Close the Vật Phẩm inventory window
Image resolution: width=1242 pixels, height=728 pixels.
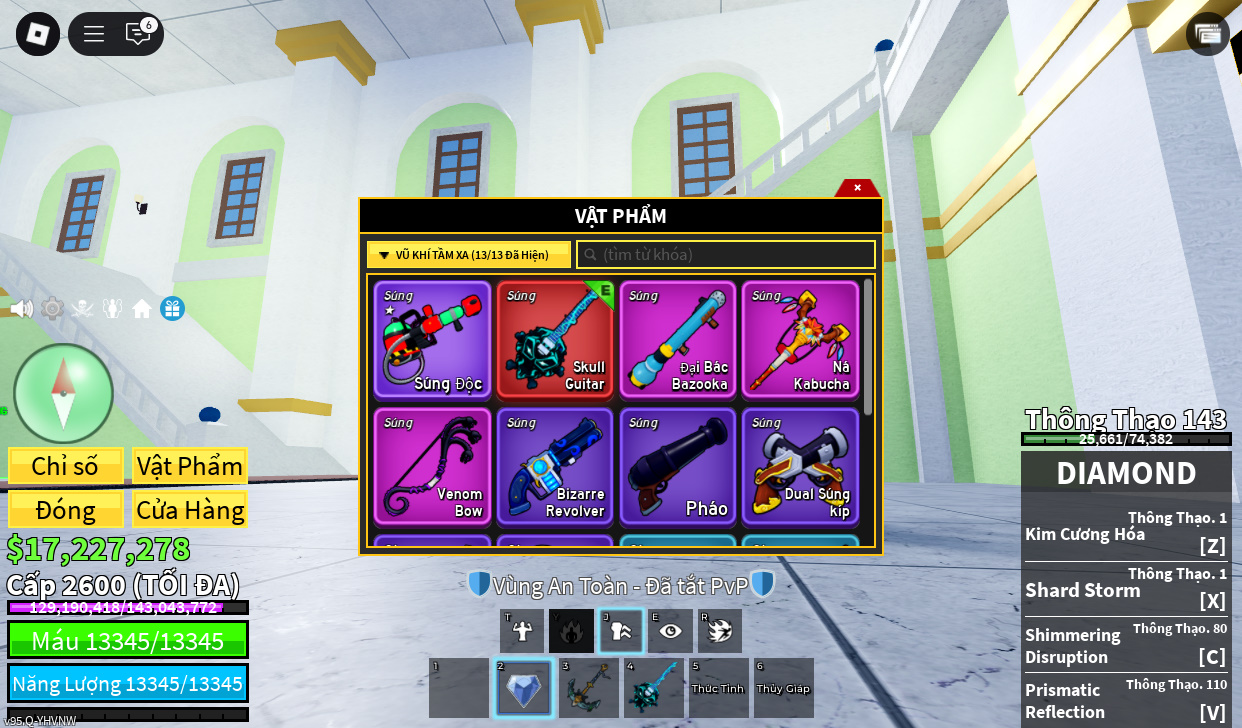857,187
